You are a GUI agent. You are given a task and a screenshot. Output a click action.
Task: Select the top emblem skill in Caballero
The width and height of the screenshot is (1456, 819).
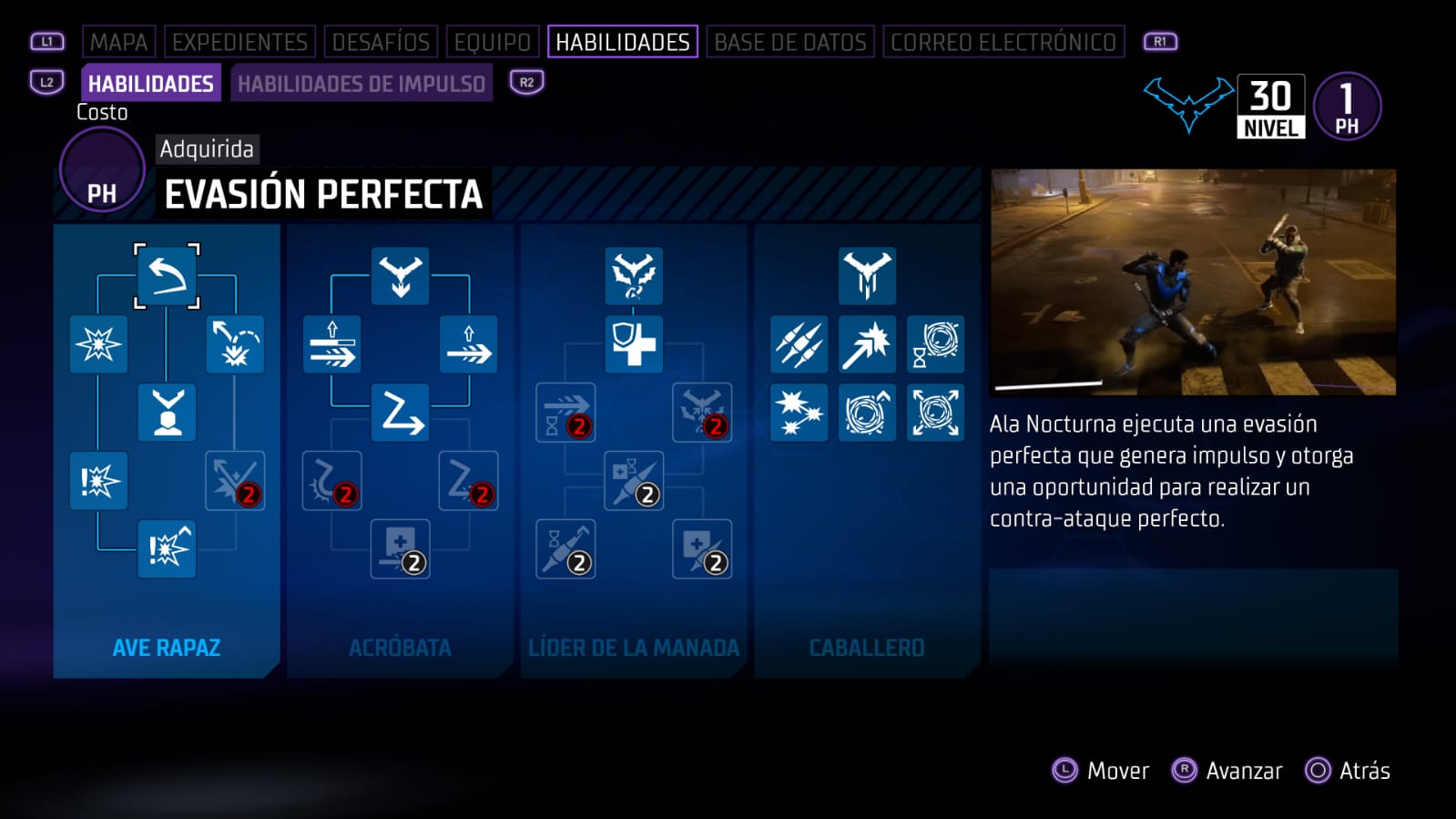tap(867, 276)
